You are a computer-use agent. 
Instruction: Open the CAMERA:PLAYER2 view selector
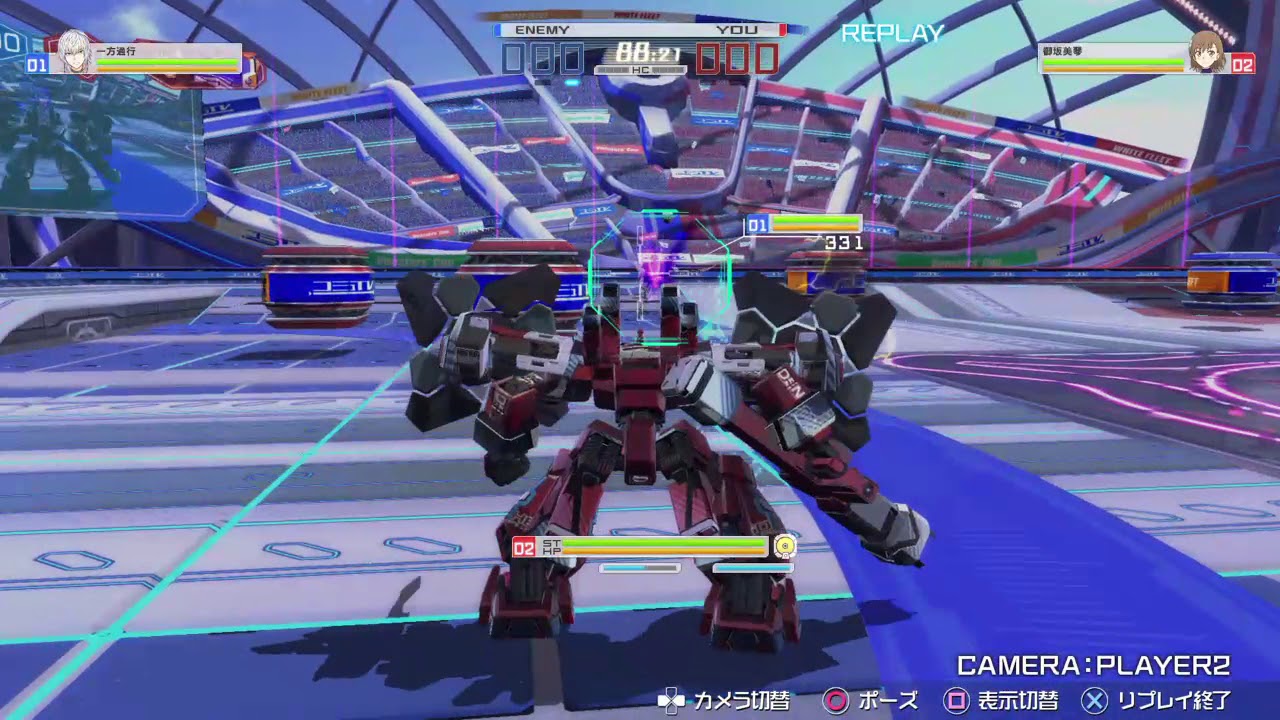pyautogui.click(x=1093, y=664)
